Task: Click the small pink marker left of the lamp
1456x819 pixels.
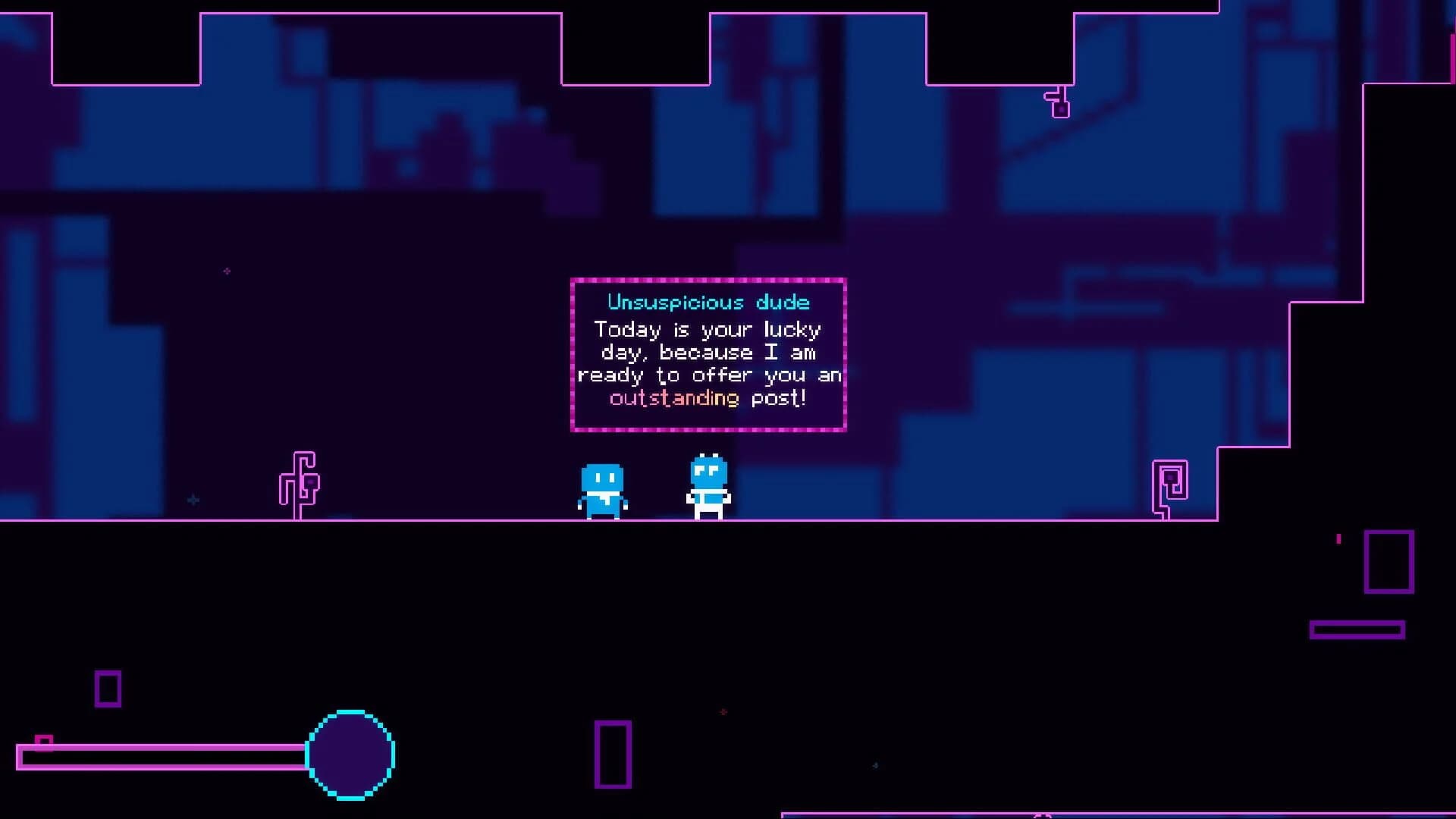Action: (x=194, y=500)
